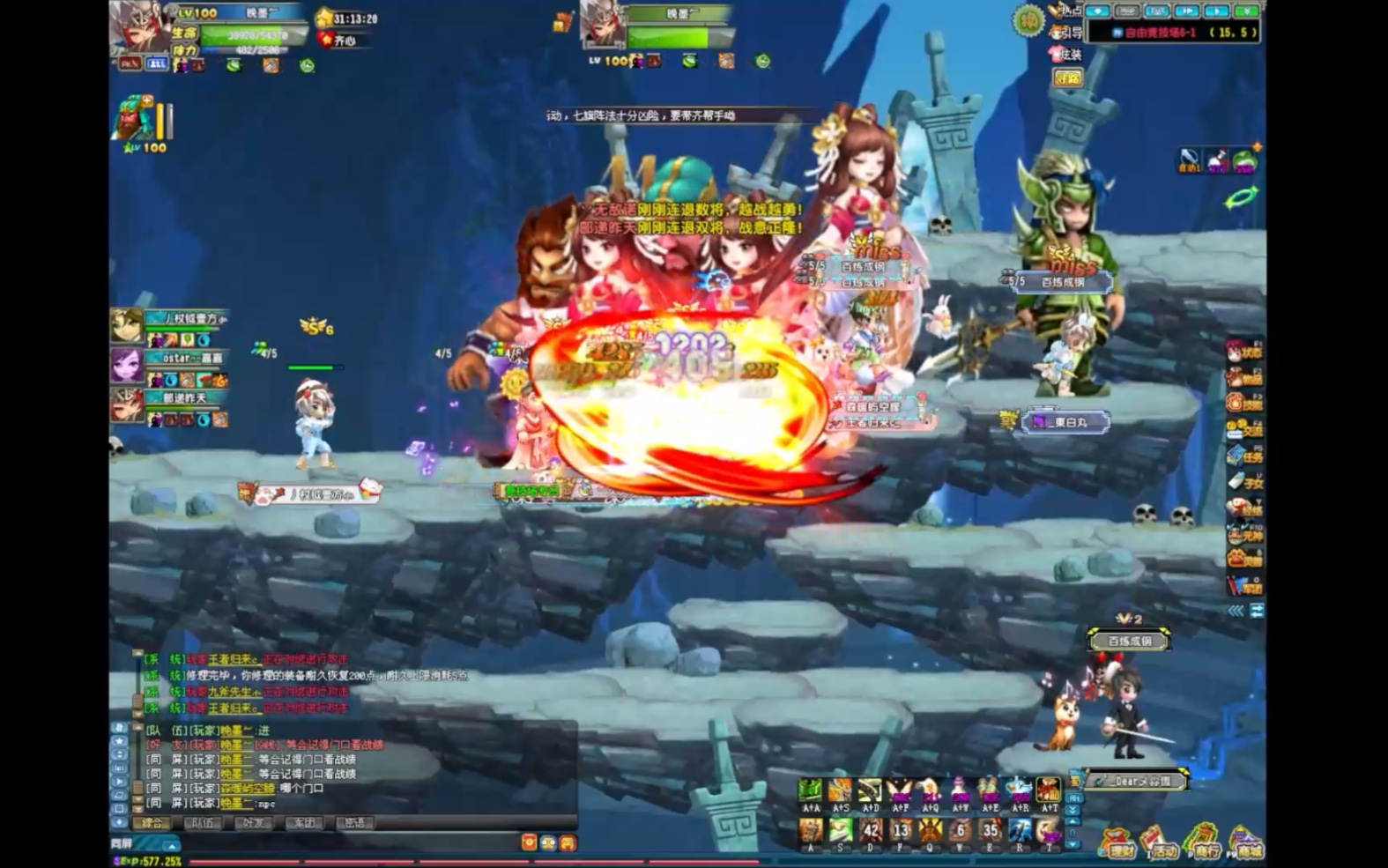Activate the green skill on A+A
Viewport: 1388px width, 868px height.
click(811, 790)
